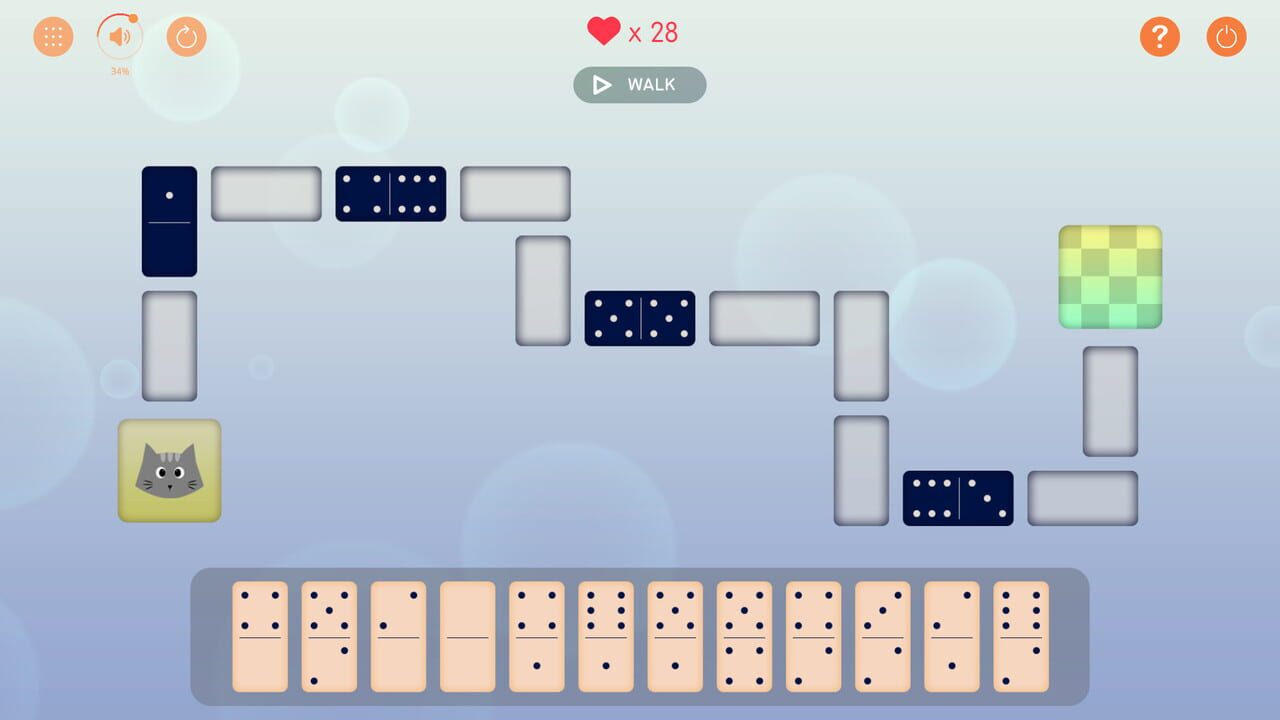Screen dimensions: 1280x720
Task: Click the dark domino in the board center
Action: pyautogui.click(x=640, y=318)
